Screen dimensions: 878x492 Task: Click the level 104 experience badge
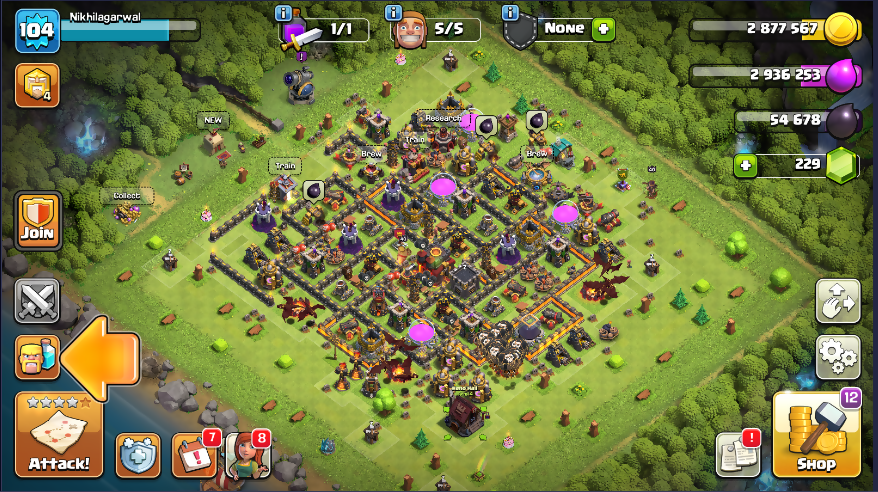pos(37,32)
